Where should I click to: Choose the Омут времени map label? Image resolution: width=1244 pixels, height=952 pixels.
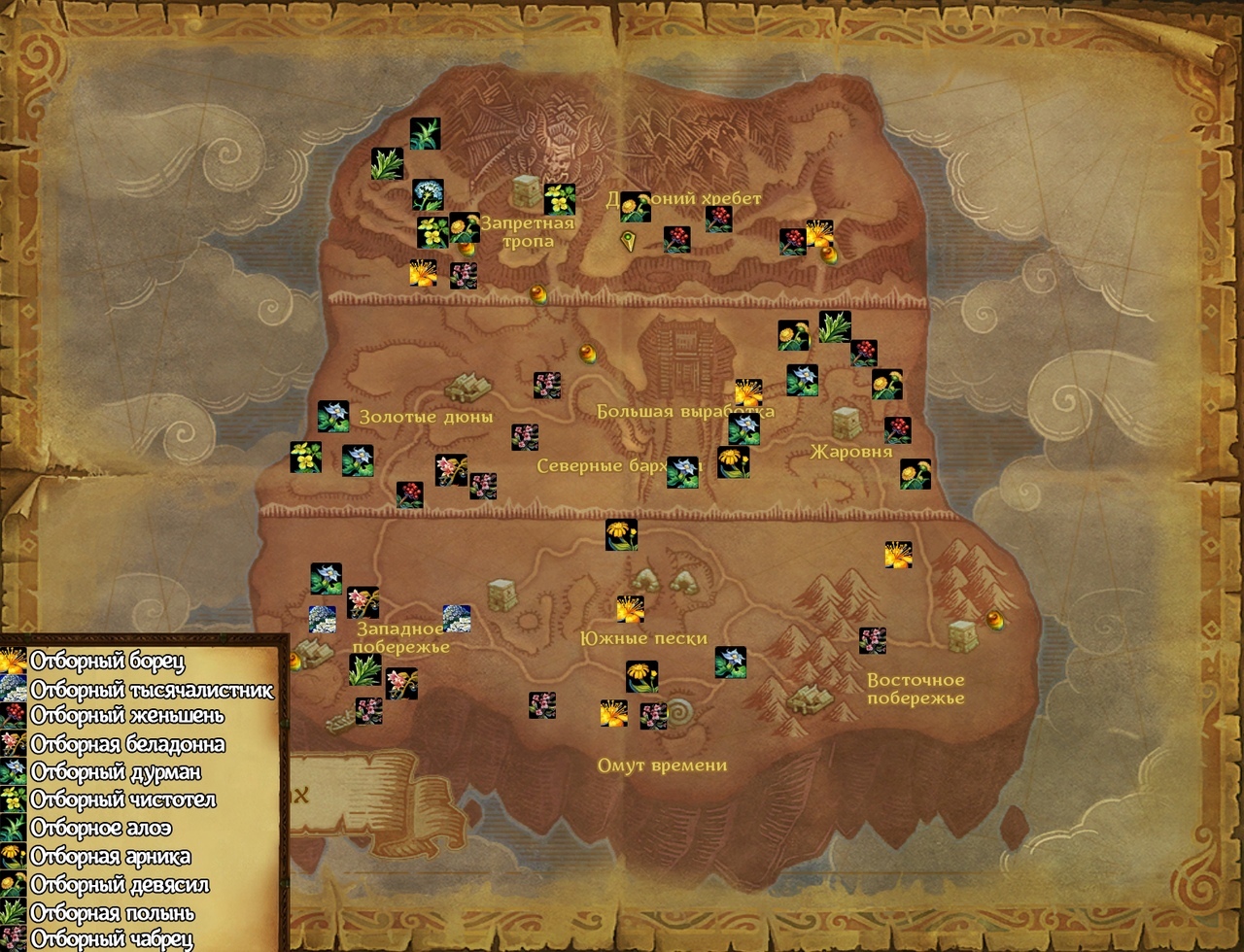[662, 765]
